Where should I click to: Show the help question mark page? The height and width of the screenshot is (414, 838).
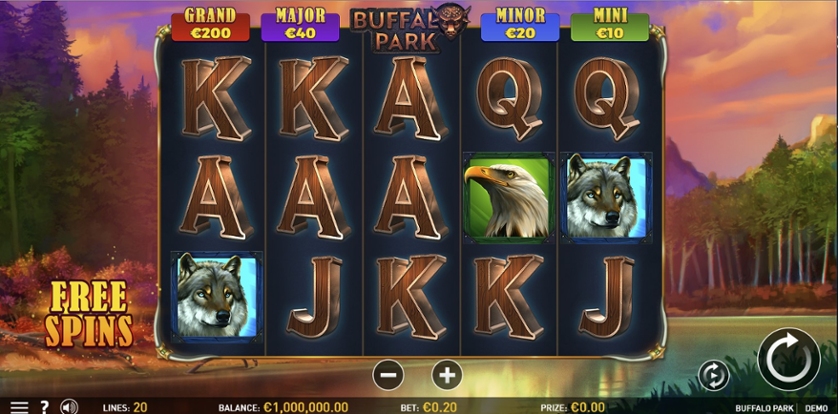tap(44, 407)
